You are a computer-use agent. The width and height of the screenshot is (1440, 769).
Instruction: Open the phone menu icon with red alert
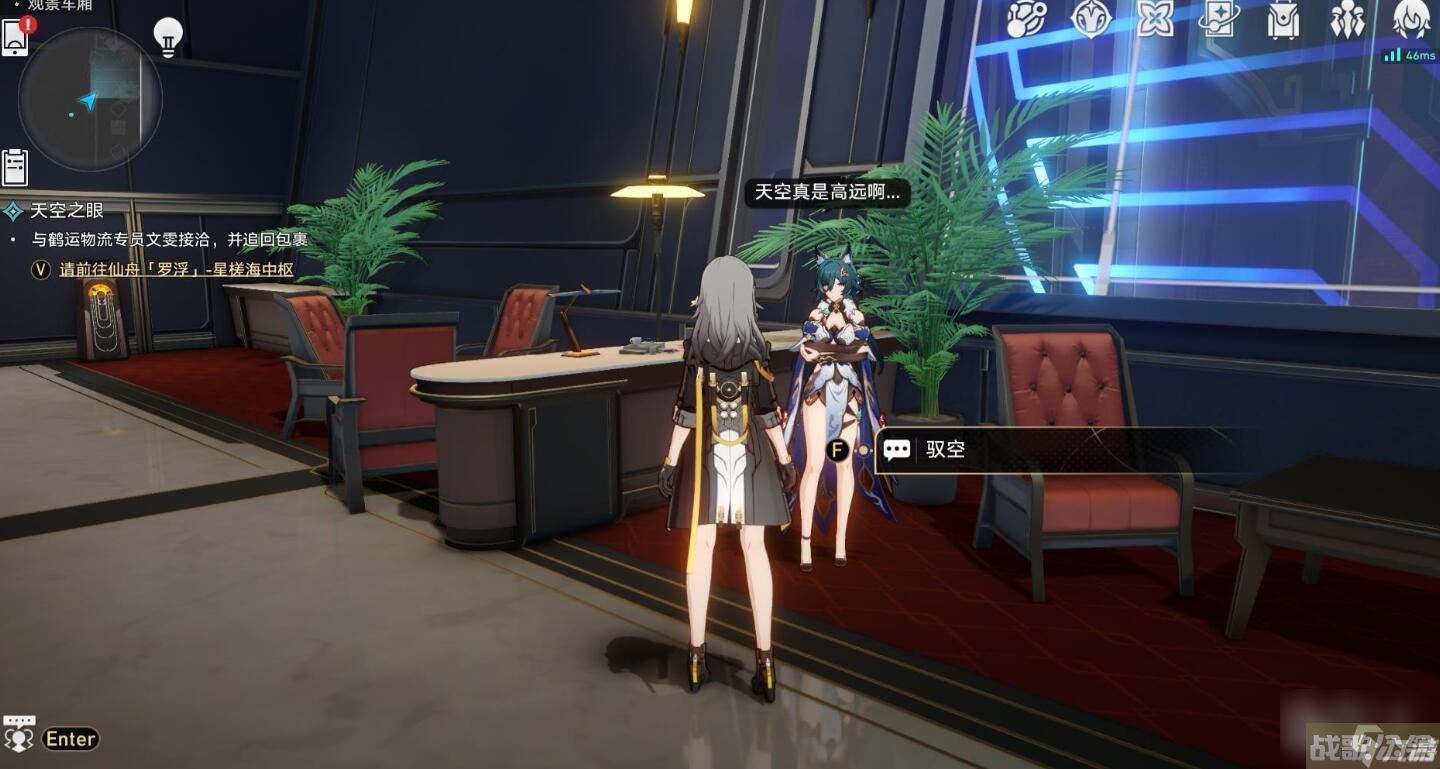(x=16, y=37)
